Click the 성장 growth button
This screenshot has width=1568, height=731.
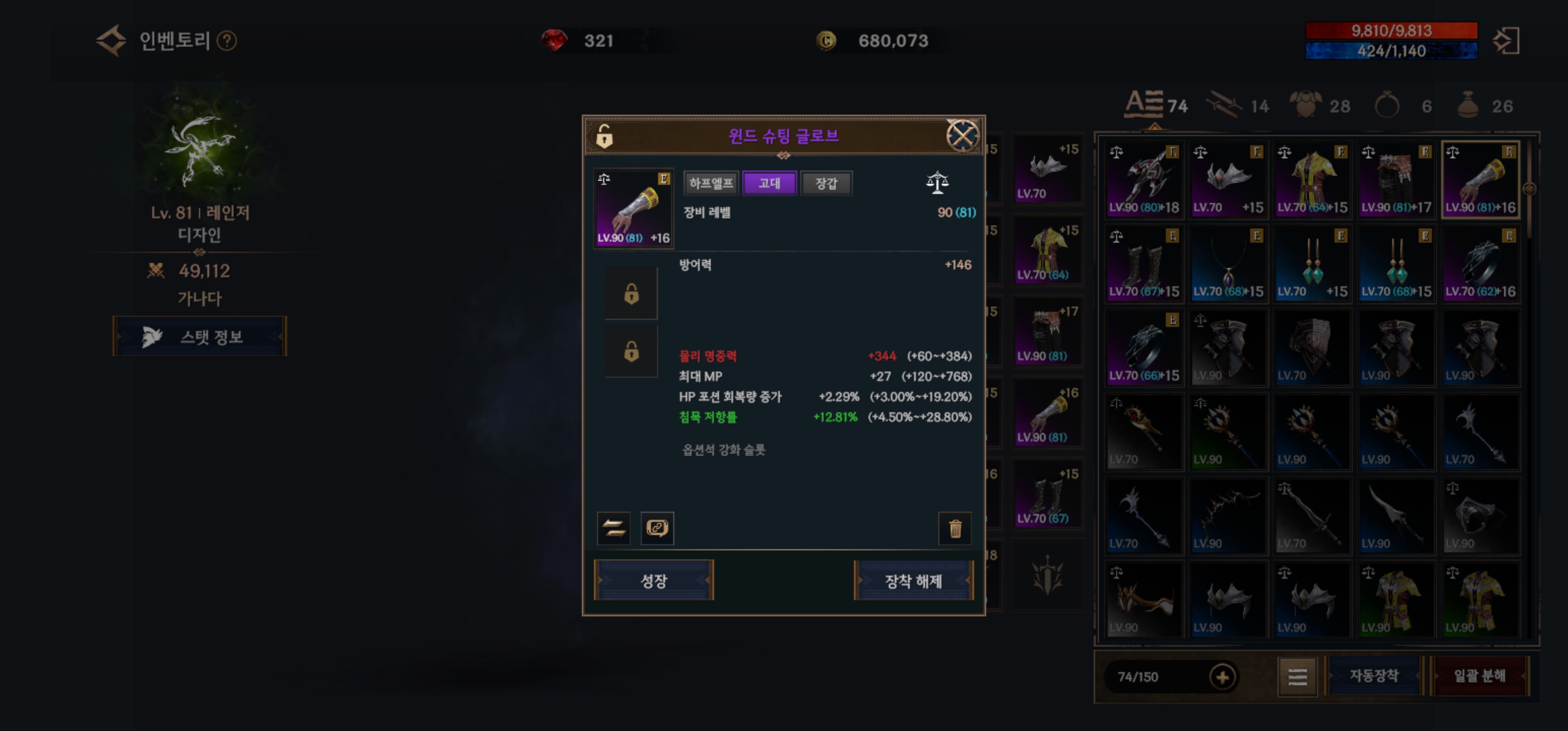click(x=654, y=581)
